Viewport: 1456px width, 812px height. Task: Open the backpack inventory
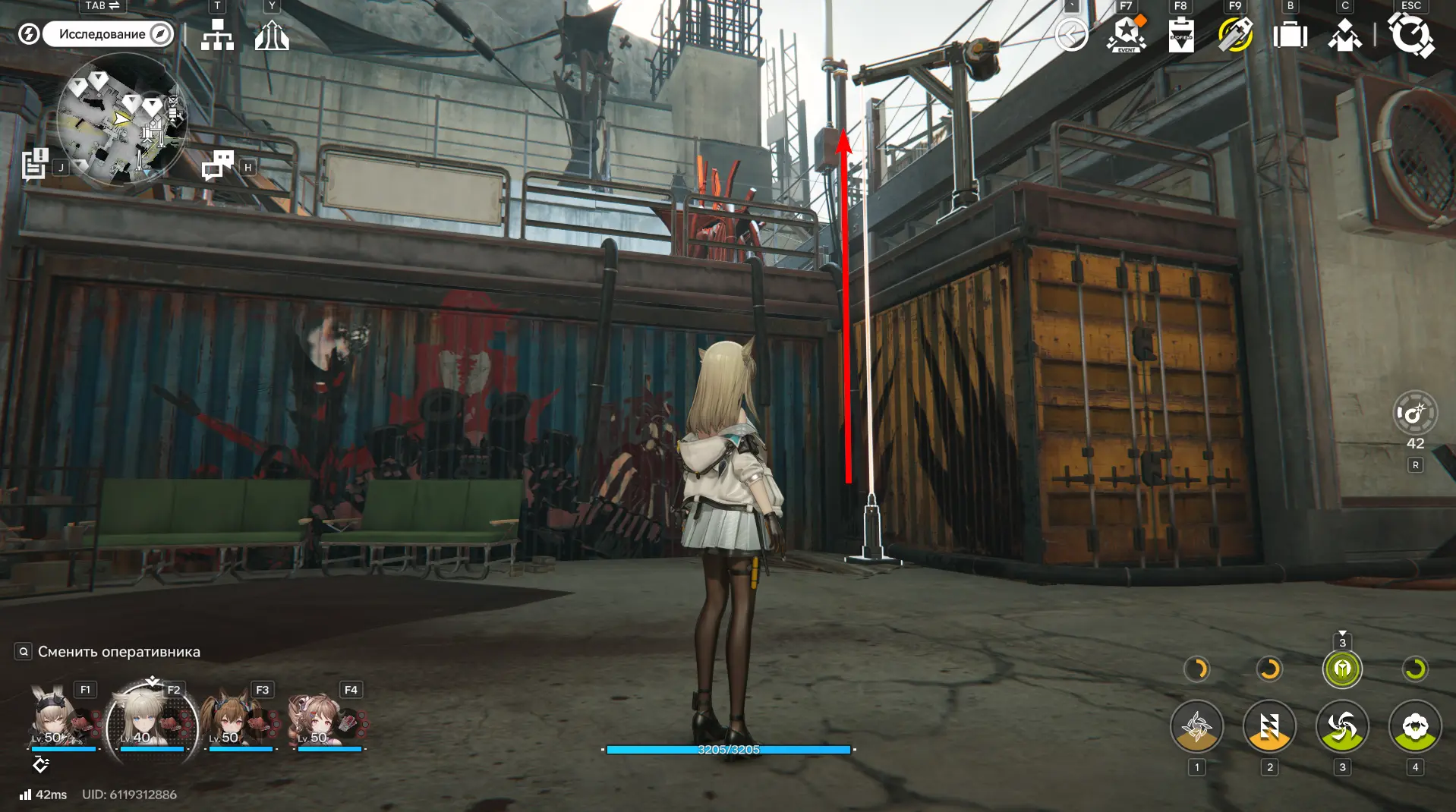[1290, 35]
